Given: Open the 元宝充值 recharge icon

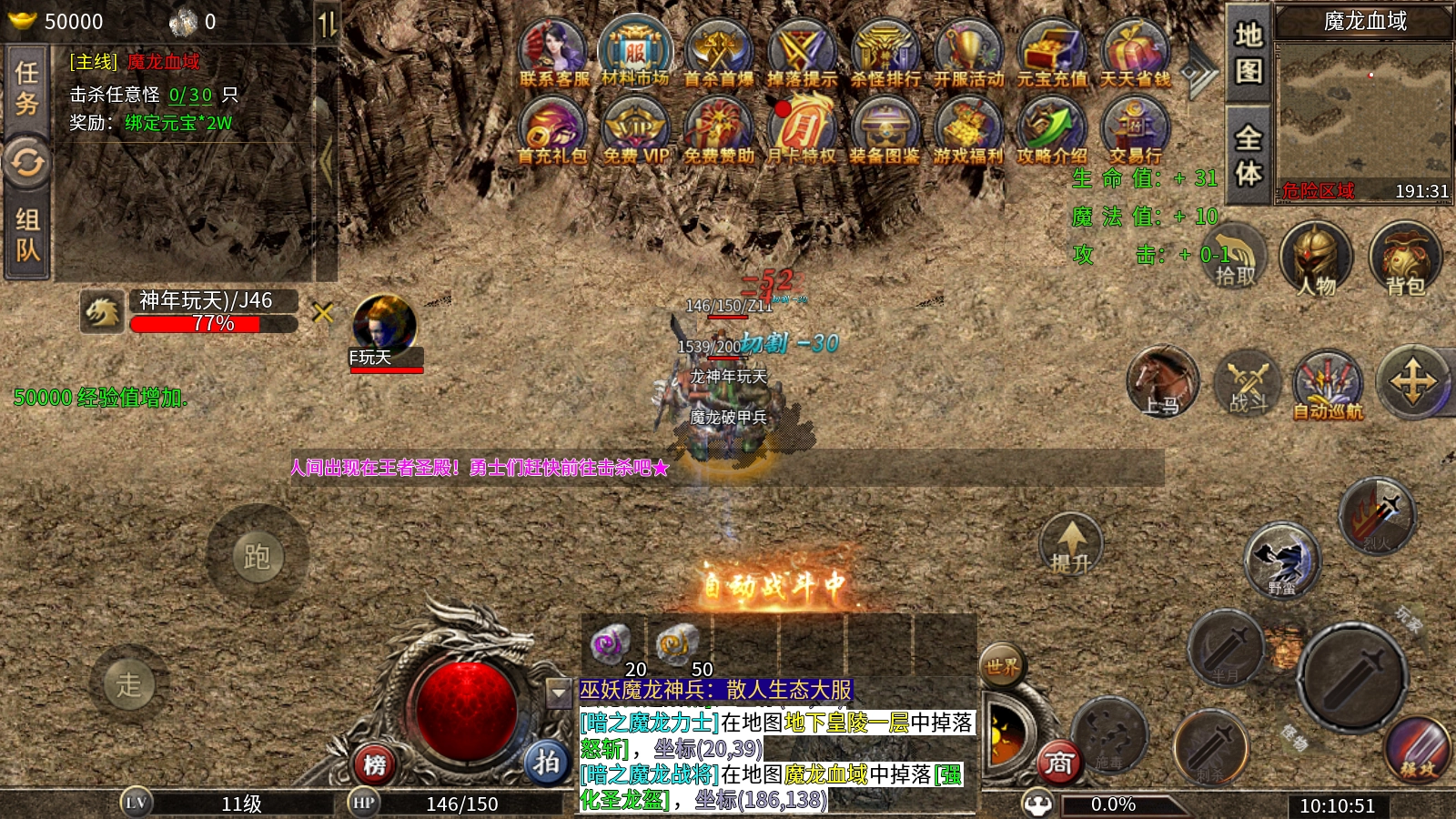Looking at the screenshot, I should tap(1052, 55).
